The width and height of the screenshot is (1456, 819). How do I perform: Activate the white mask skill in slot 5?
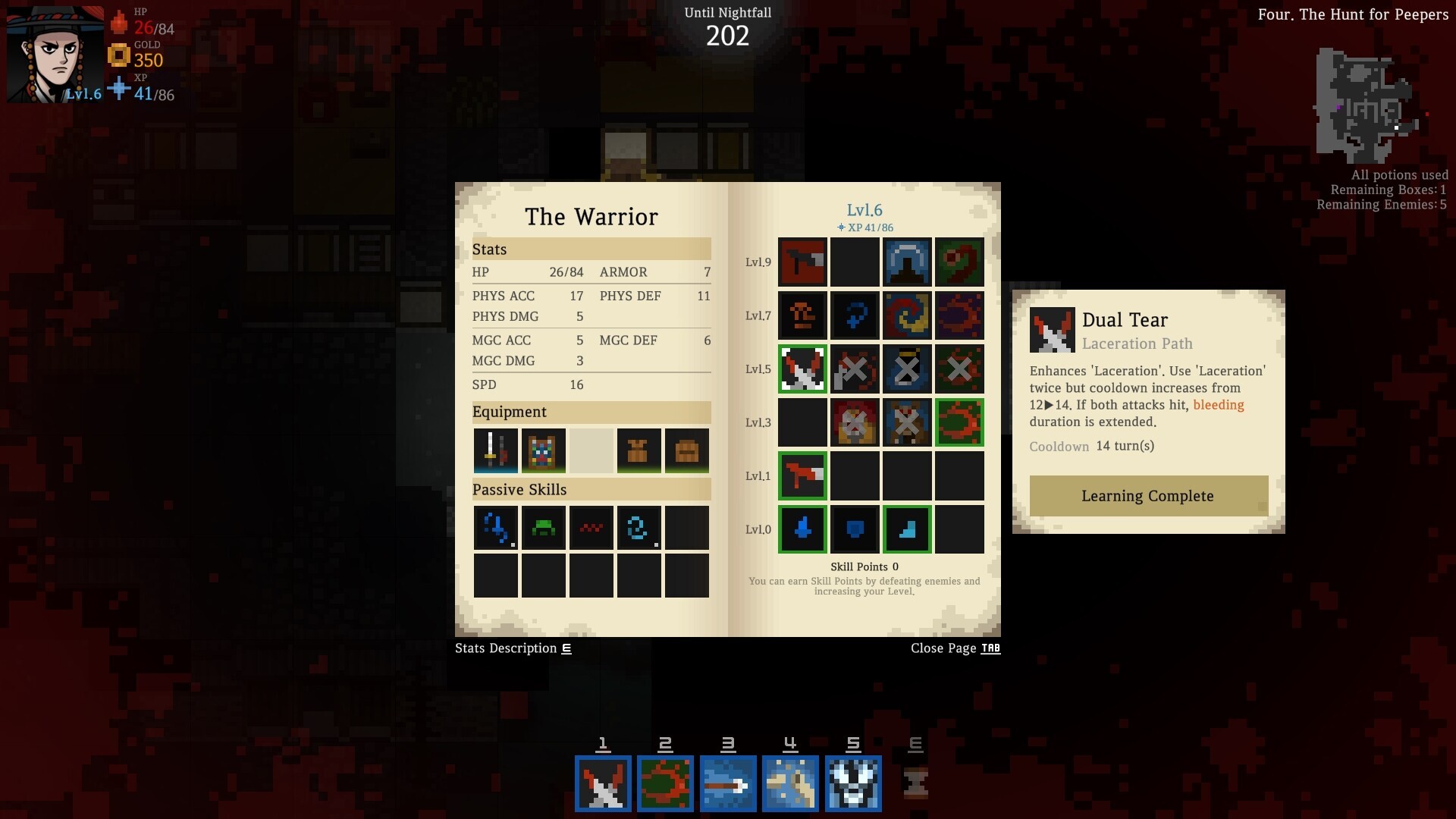coord(854,783)
